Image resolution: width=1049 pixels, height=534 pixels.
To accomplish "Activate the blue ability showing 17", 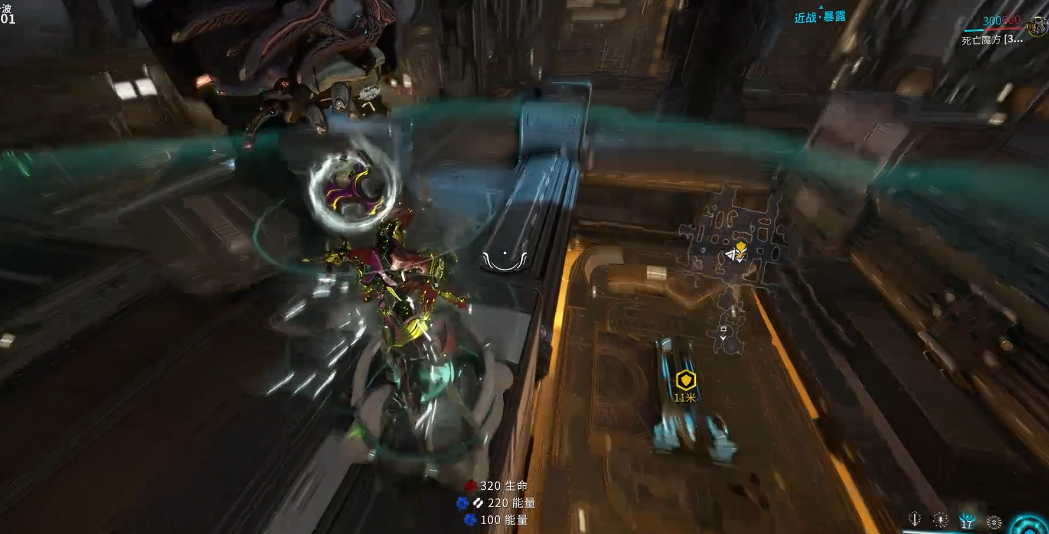I will coord(967,520).
